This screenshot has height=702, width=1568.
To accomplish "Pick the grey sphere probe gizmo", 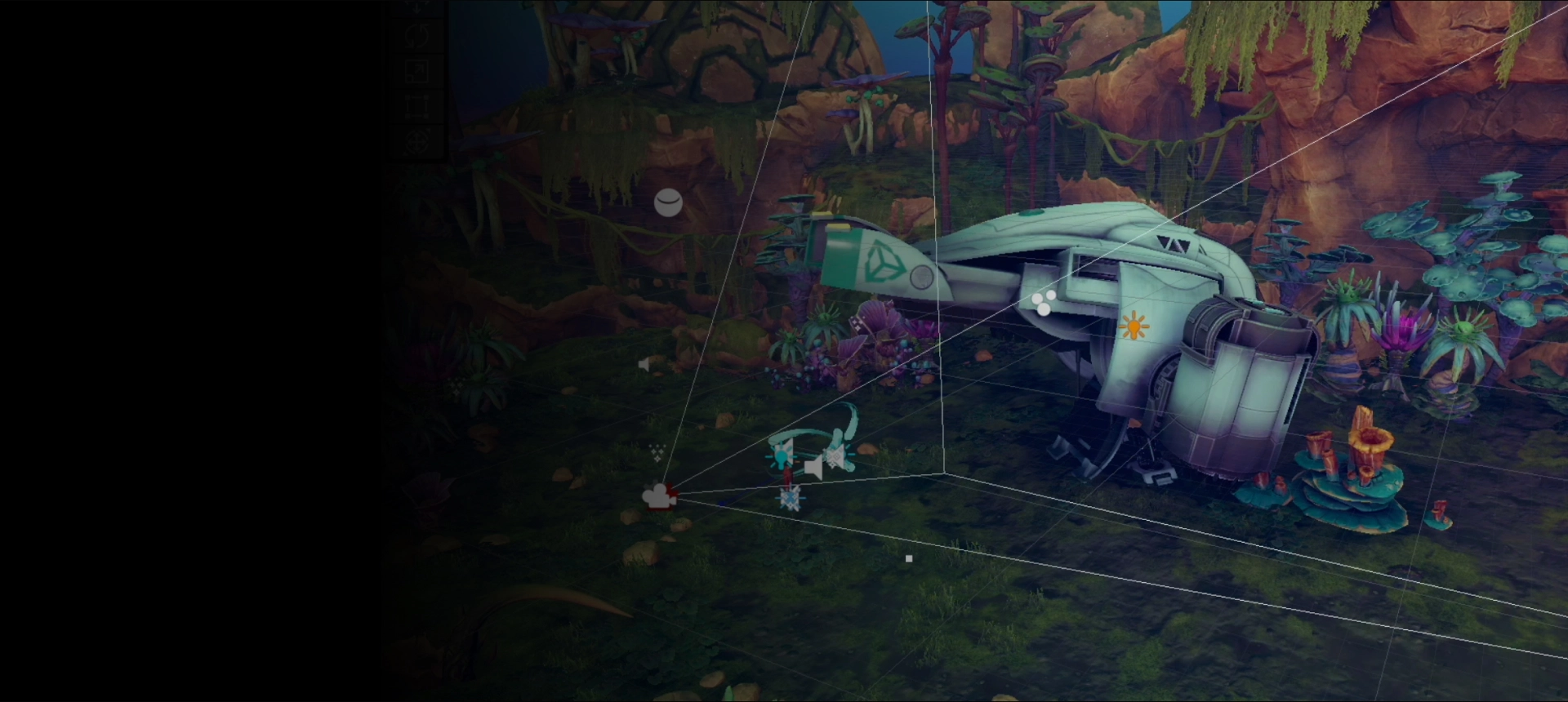I will coord(668,202).
